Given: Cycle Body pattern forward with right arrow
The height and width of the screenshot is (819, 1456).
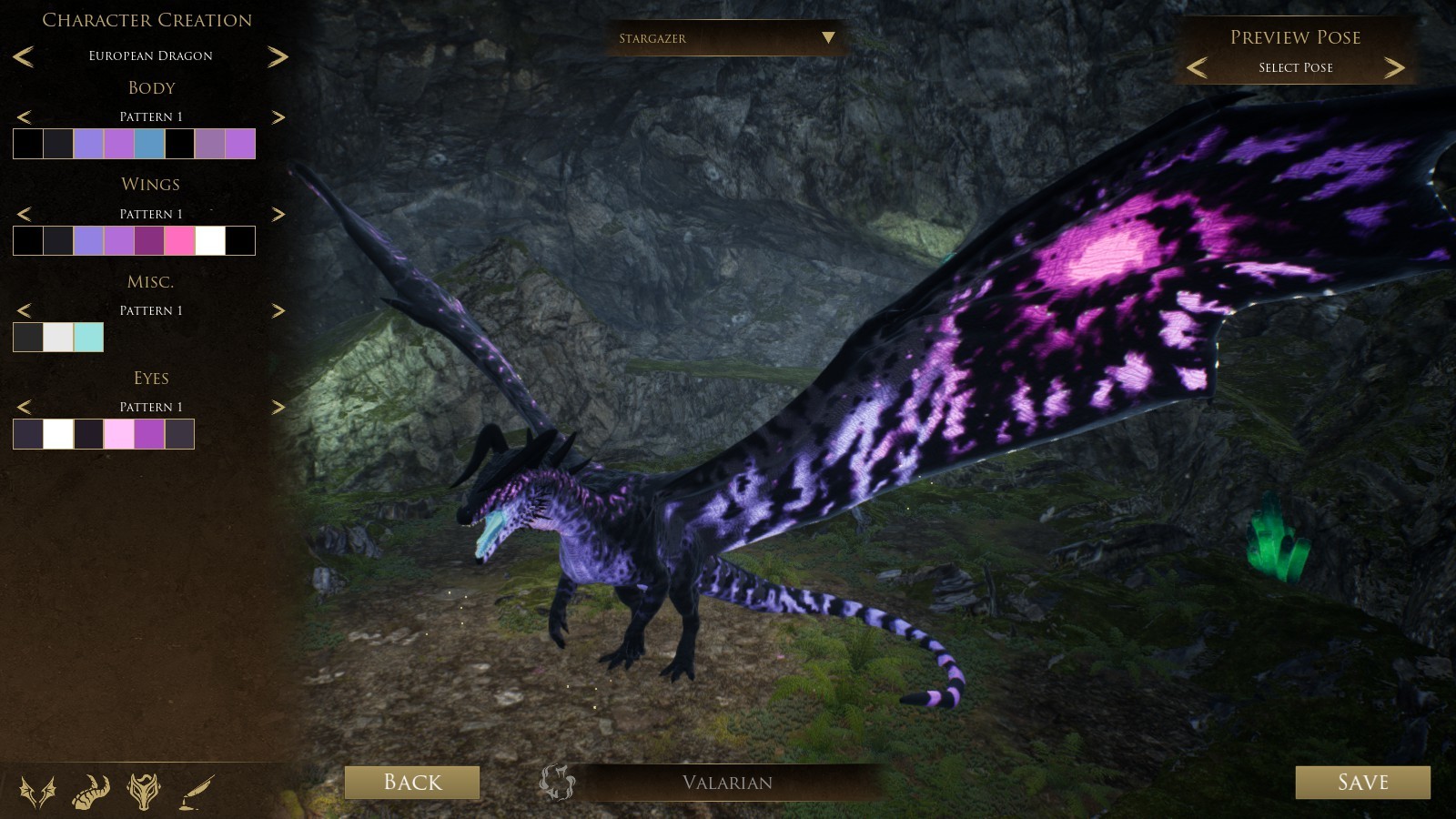Looking at the screenshot, I should pyautogui.click(x=278, y=117).
